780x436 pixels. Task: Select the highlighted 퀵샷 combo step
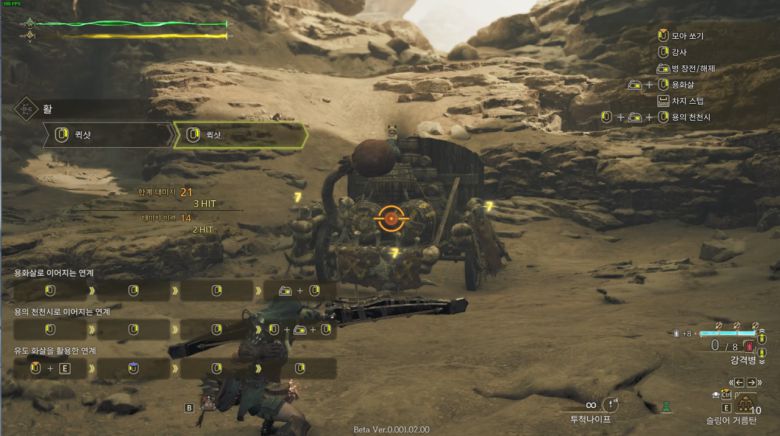click(x=240, y=135)
